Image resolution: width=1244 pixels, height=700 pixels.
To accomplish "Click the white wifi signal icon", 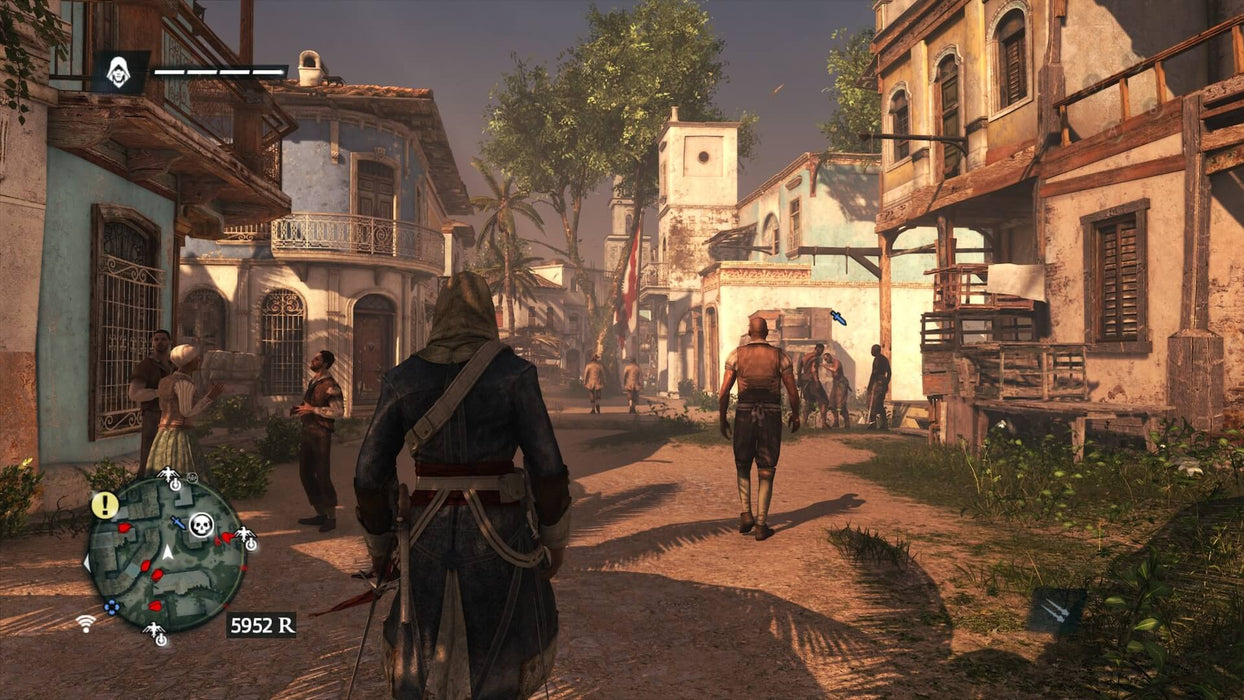I will coord(86,623).
